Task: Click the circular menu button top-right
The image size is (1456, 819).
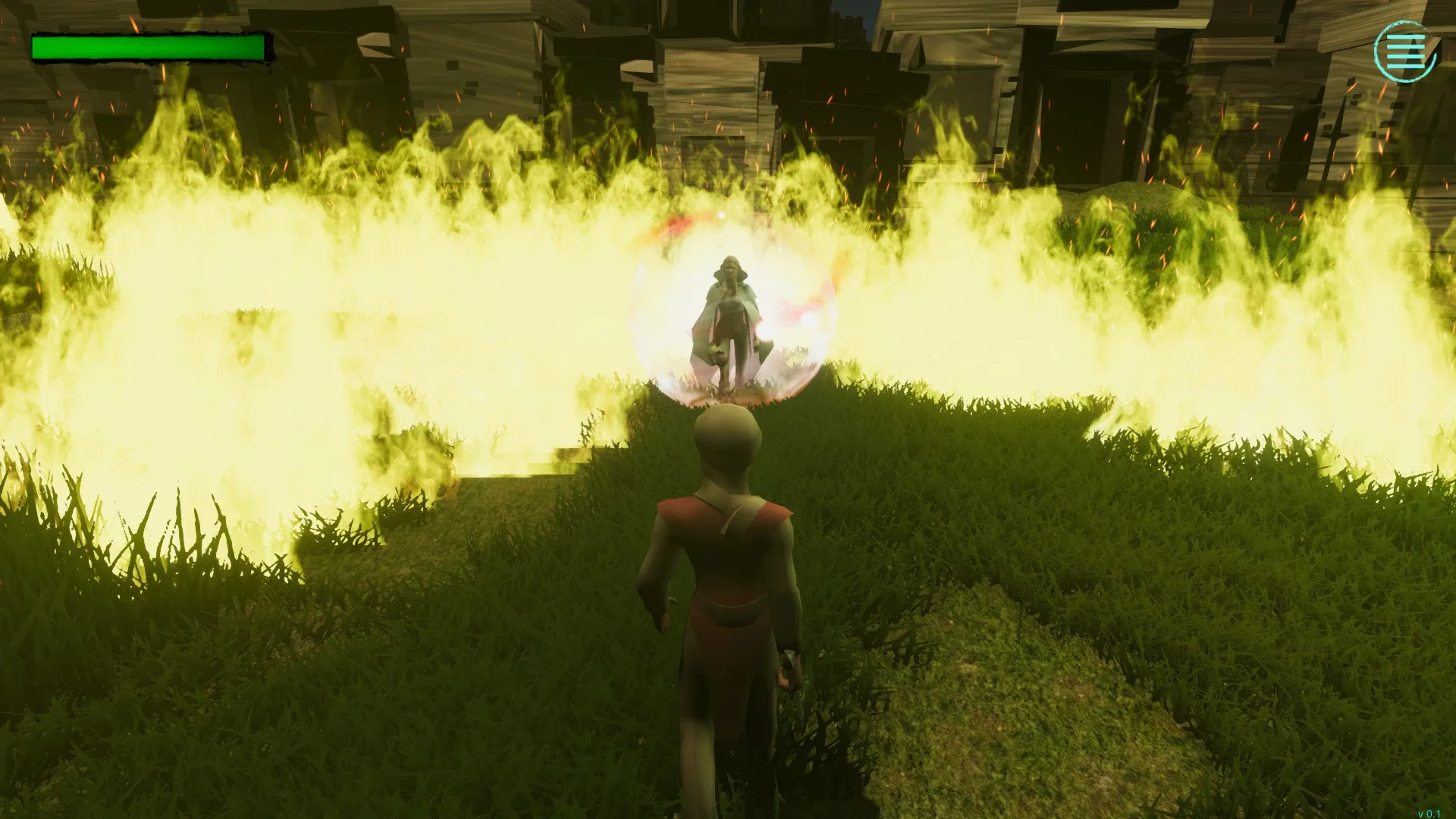Action: [x=1407, y=52]
